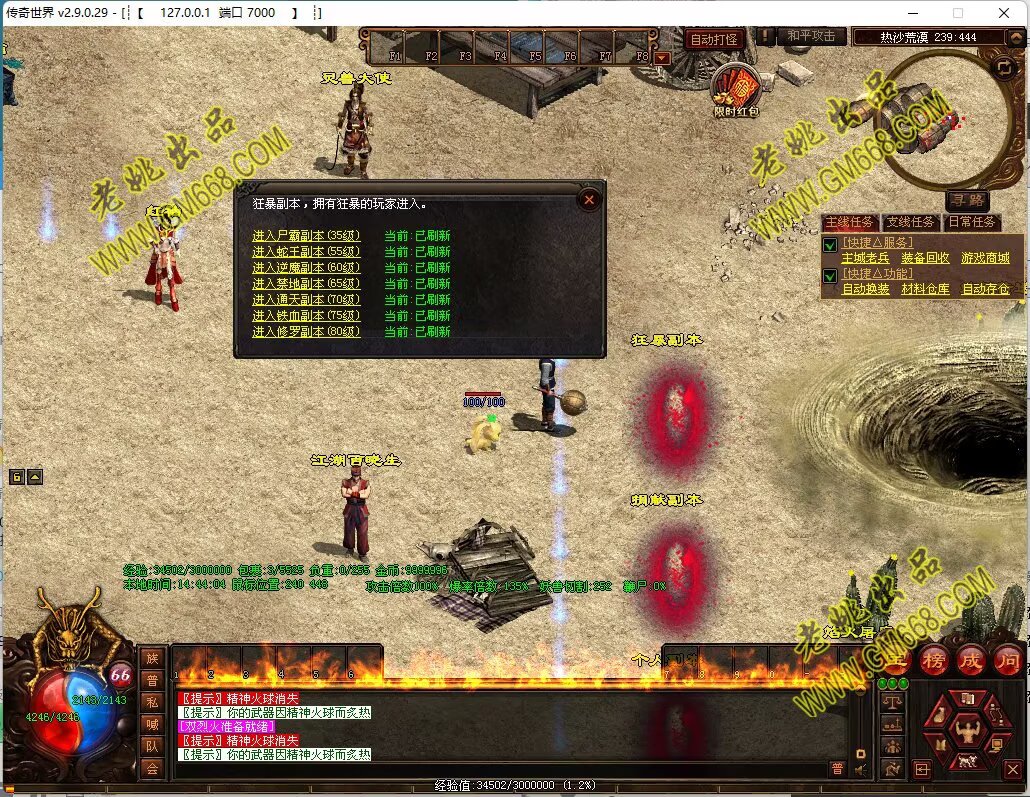Screen dimensions: 1030x797
Task: Close the 狂暴副本 dialog window
Action: coord(590,200)
